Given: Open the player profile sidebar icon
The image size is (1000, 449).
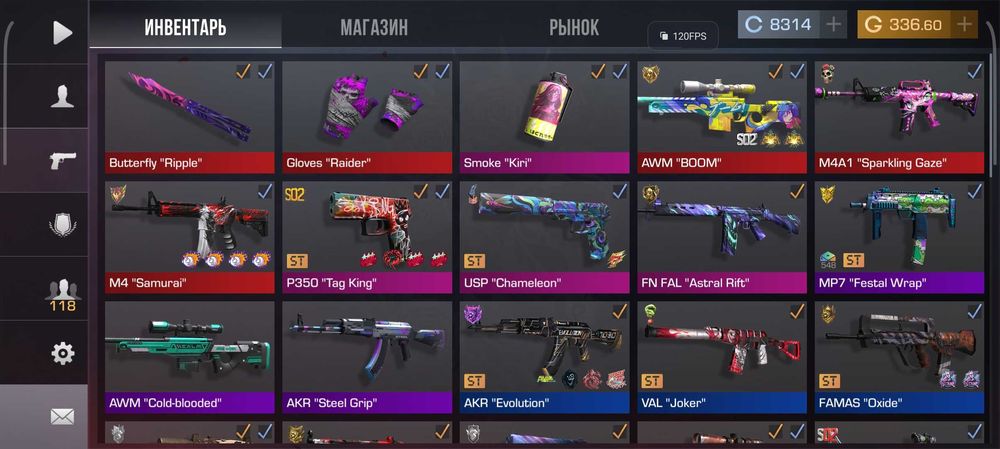Looking at the screenshot, I should pyautogui.click(x=62, y=96).
